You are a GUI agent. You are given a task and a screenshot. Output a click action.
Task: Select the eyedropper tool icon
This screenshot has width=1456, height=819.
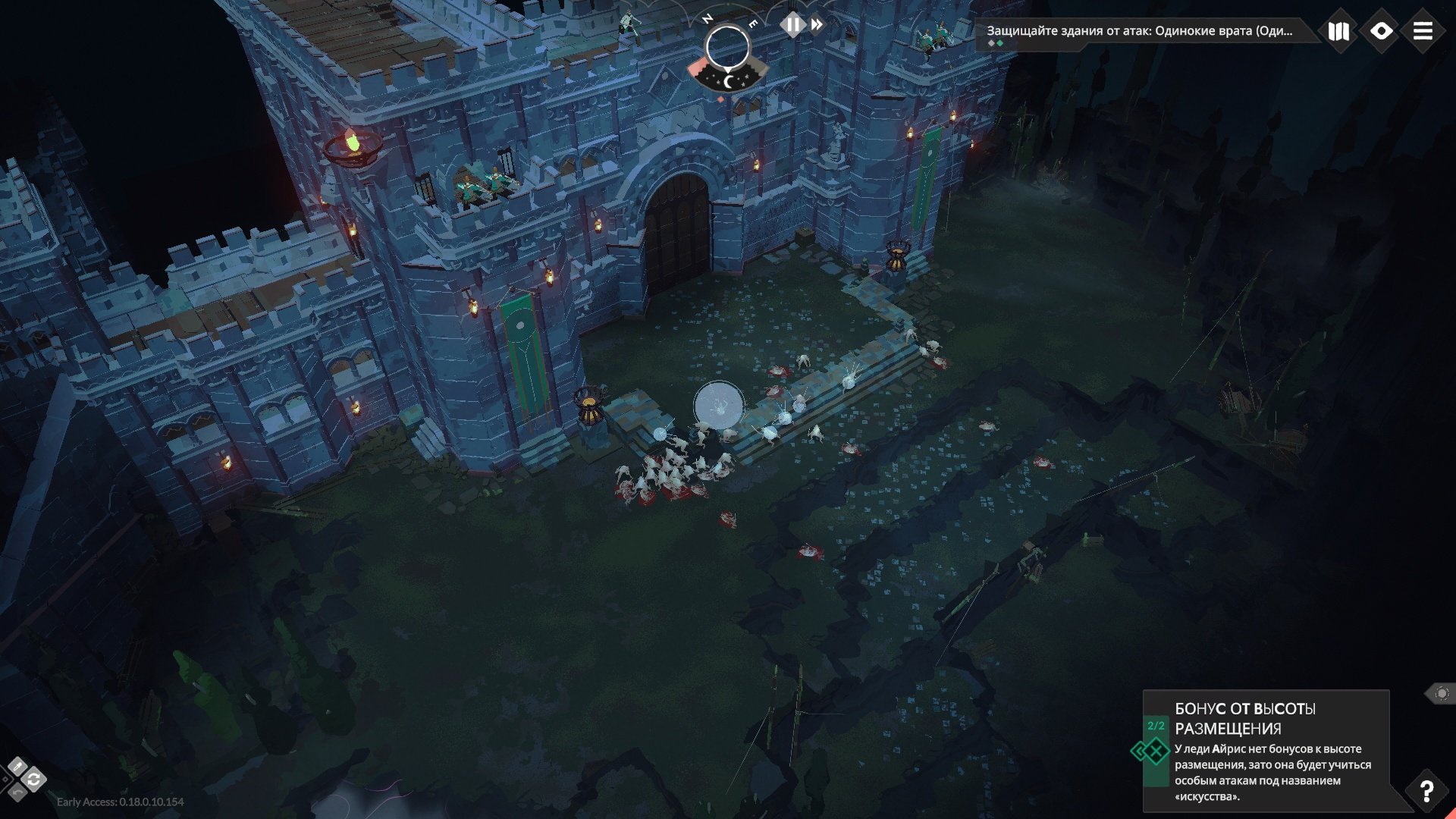click(17, 767)
